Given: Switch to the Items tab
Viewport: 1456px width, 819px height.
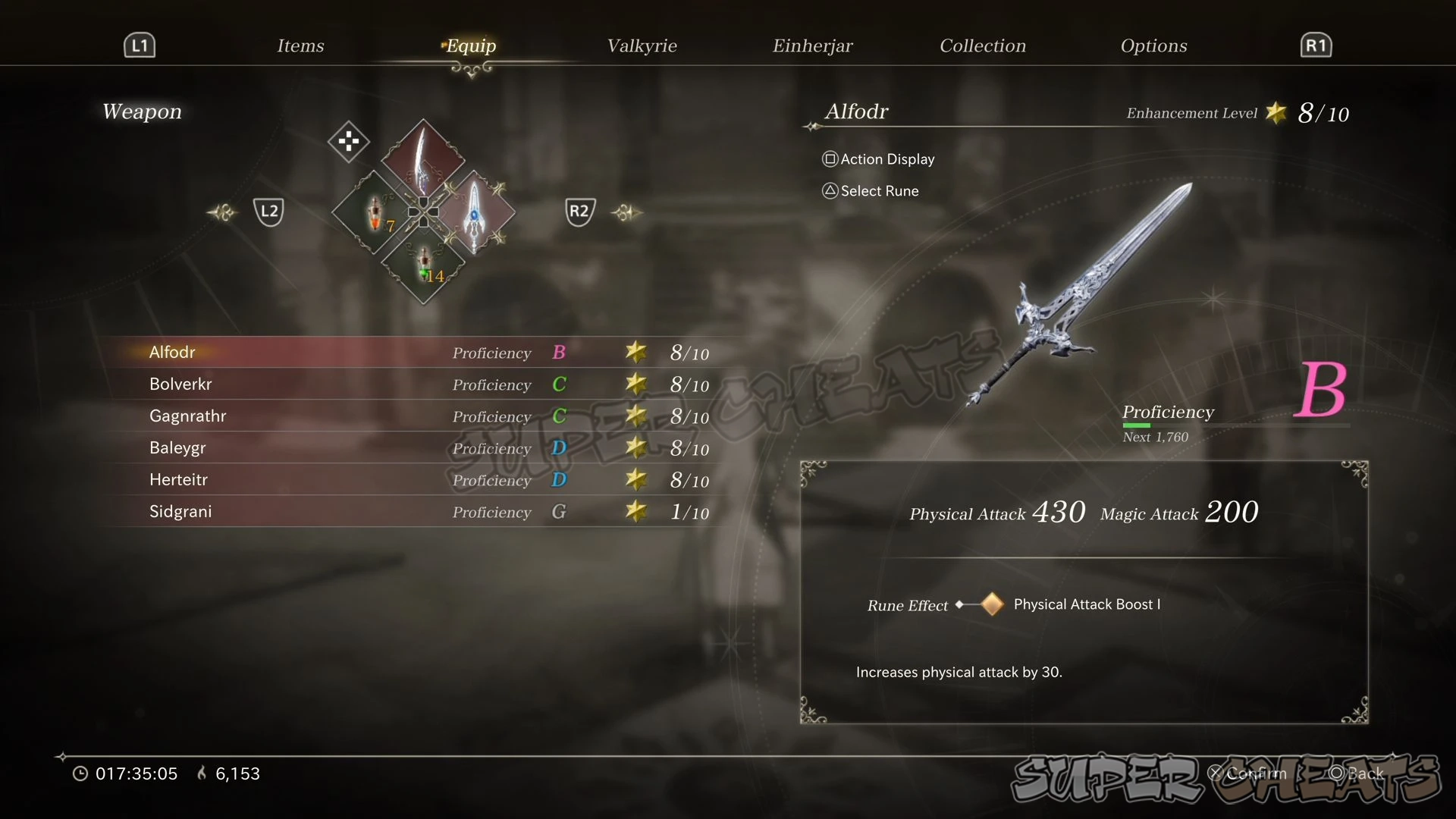Looking at the screenshot, I should (x=300, y=46).
